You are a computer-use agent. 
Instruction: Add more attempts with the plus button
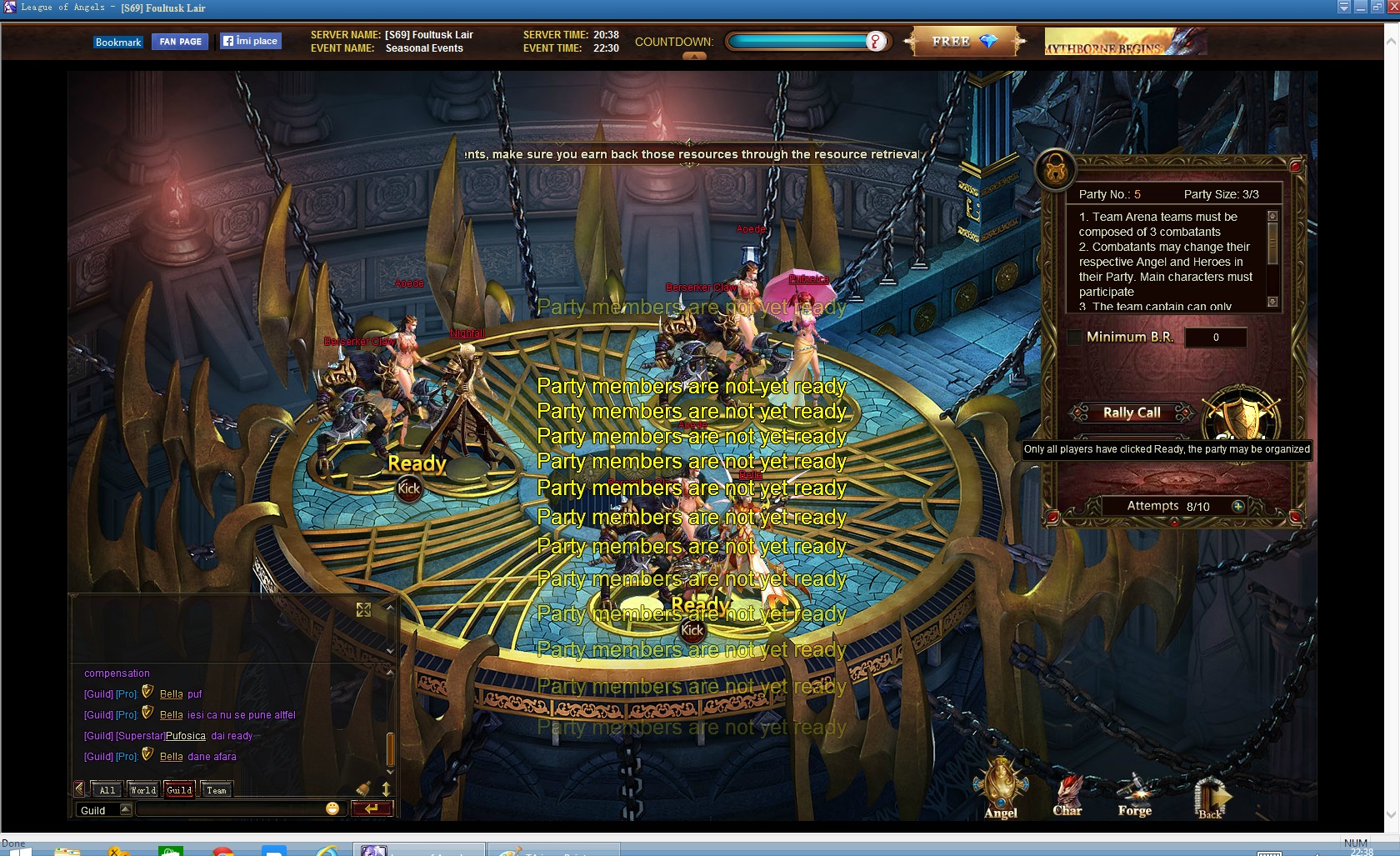point(1238,506)
